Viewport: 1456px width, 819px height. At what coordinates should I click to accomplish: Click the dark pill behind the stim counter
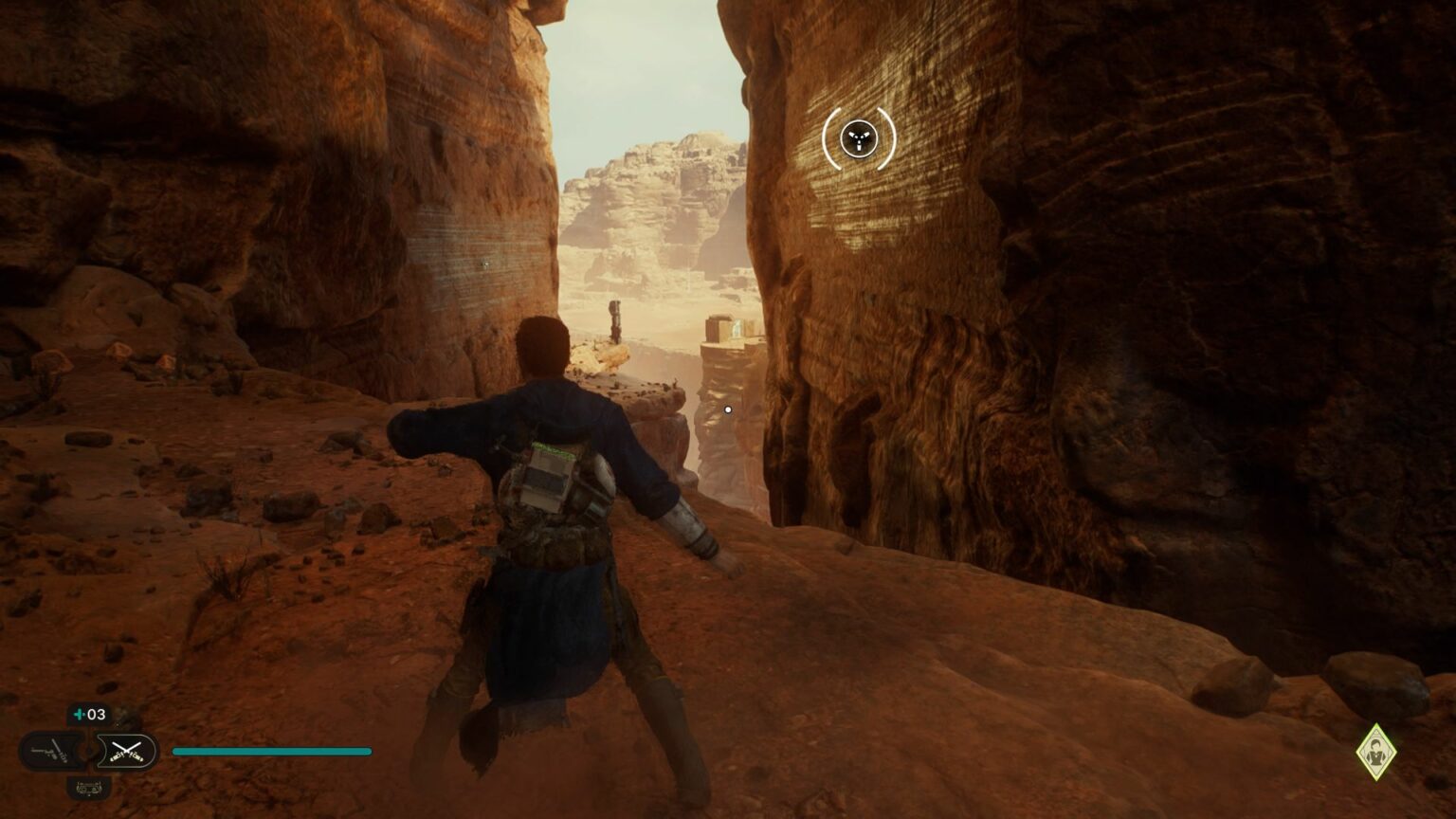[88, 714]
